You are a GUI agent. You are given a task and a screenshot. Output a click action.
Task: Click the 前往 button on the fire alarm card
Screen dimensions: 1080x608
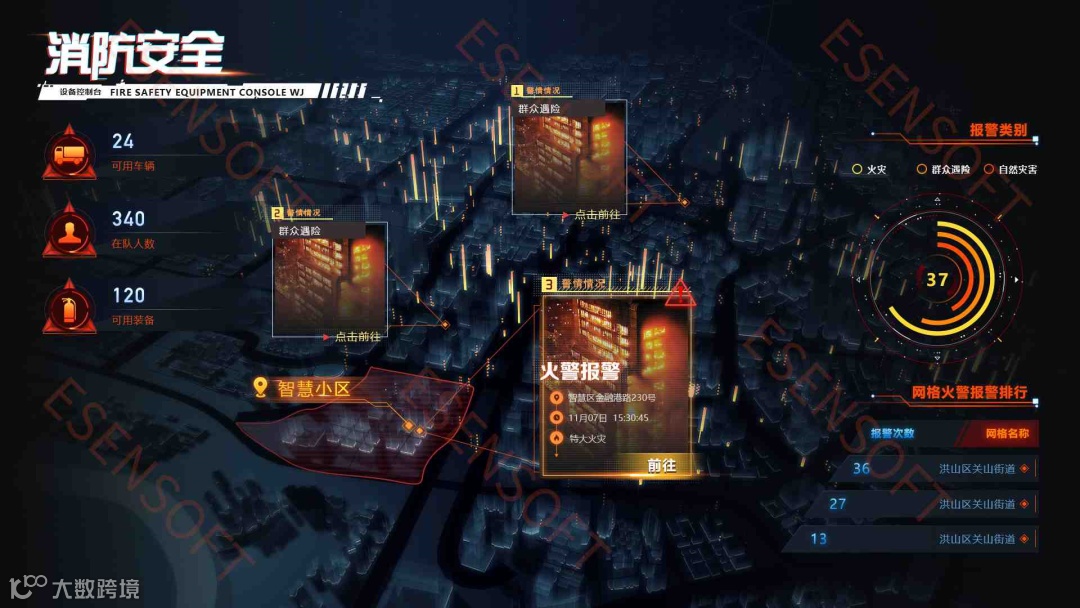[661, 465]
